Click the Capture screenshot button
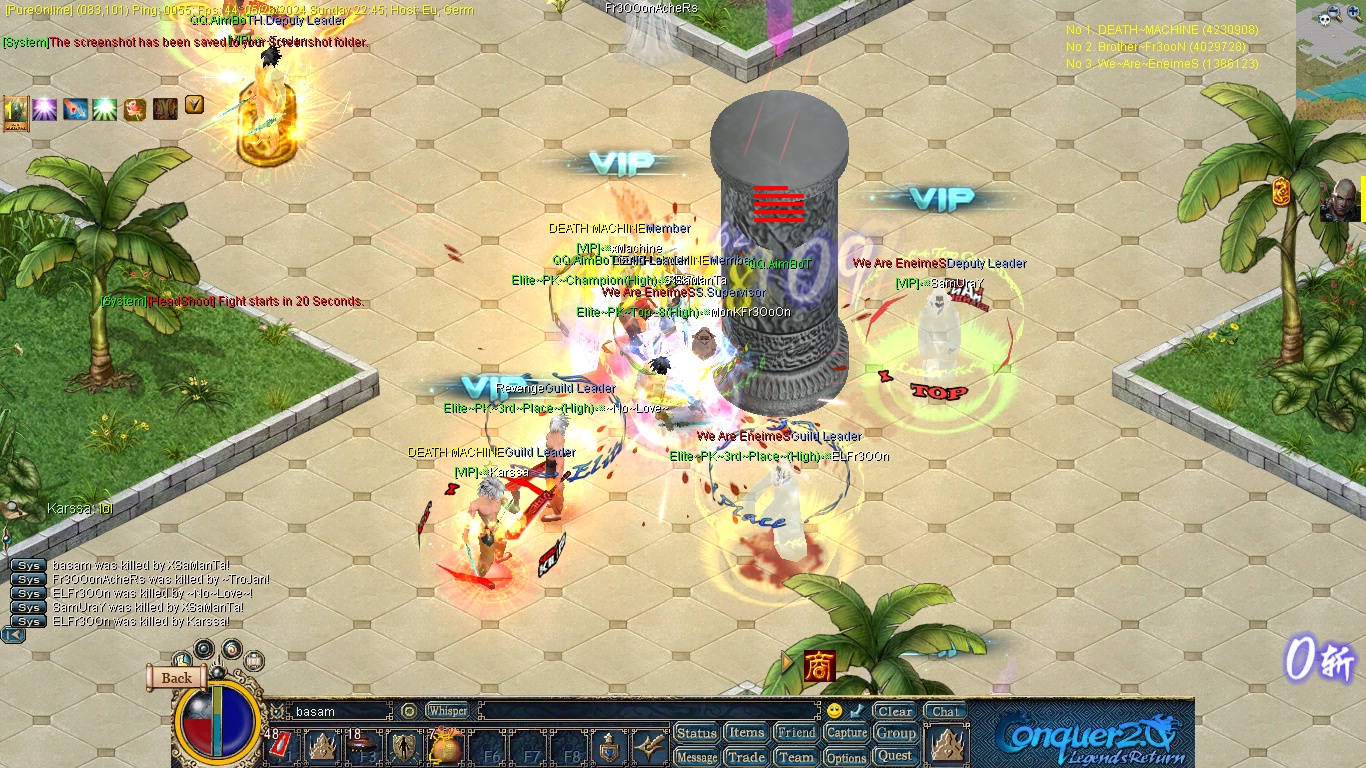The image size is (1366, 768). pyautogui.click(x=846, y=733)
